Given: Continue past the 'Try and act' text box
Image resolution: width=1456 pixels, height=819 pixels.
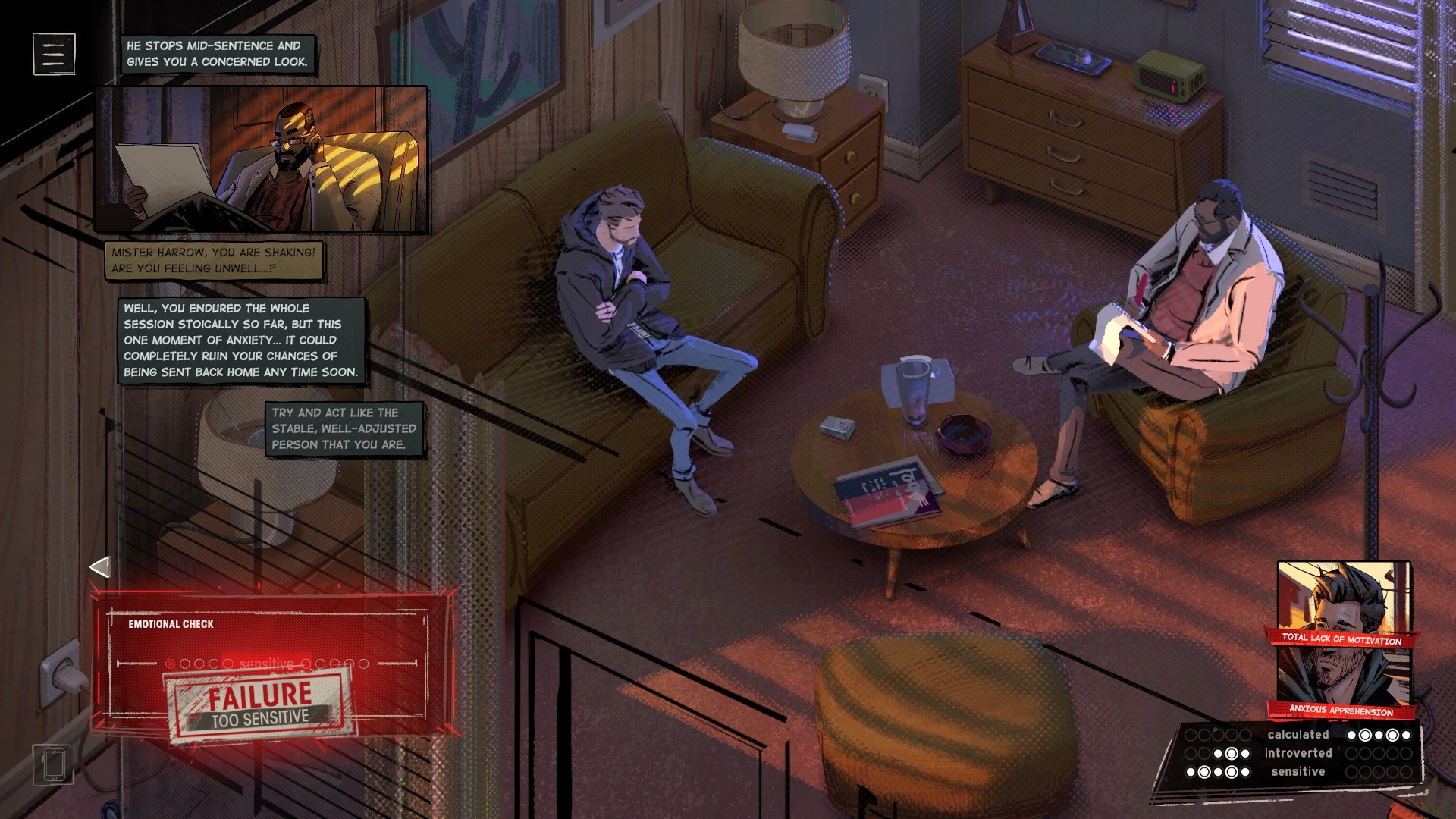Looking at the screenshot, I should 344,428.
